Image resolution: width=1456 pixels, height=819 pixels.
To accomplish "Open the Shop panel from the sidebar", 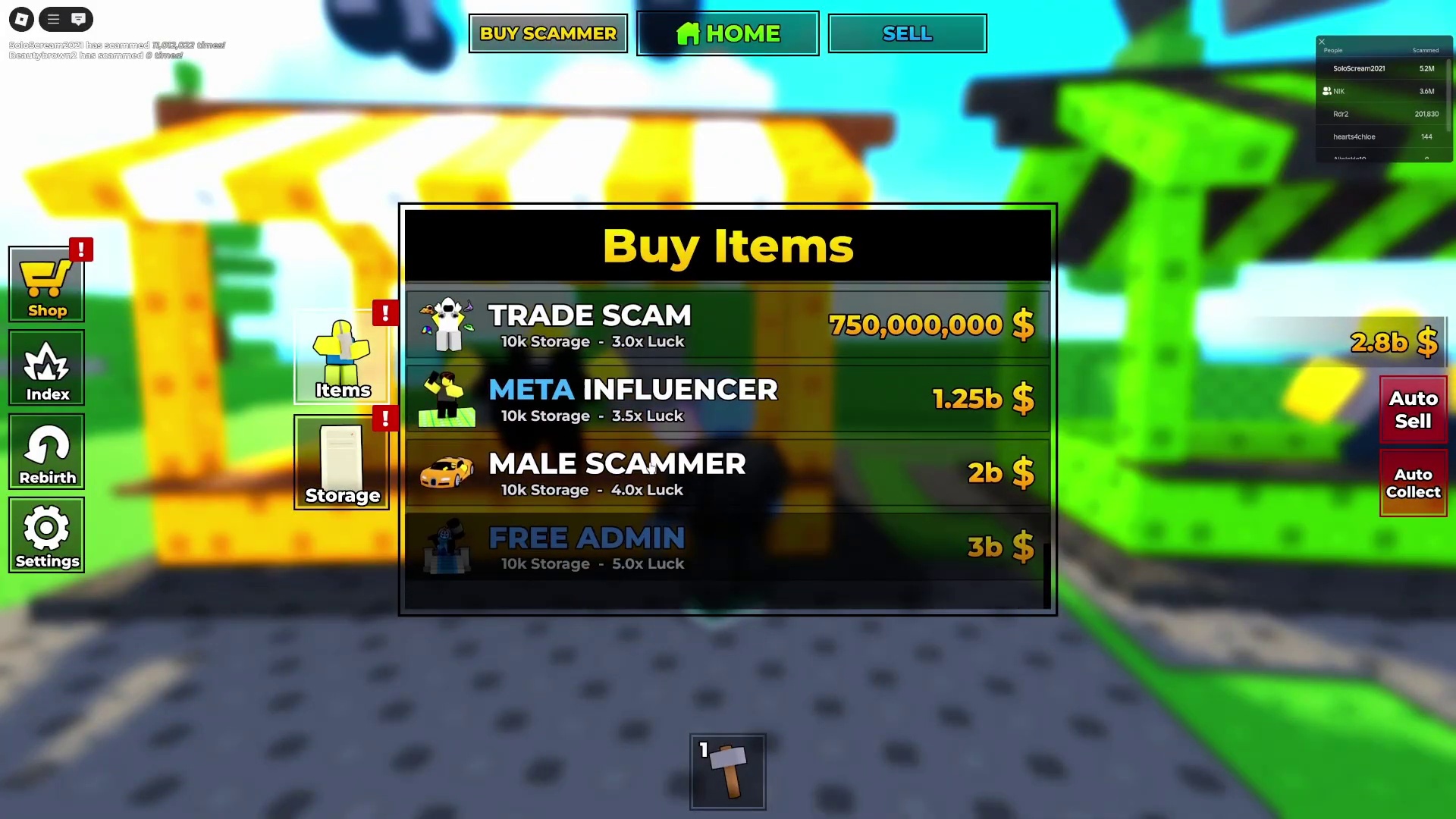I will click(x=46, y=284).
